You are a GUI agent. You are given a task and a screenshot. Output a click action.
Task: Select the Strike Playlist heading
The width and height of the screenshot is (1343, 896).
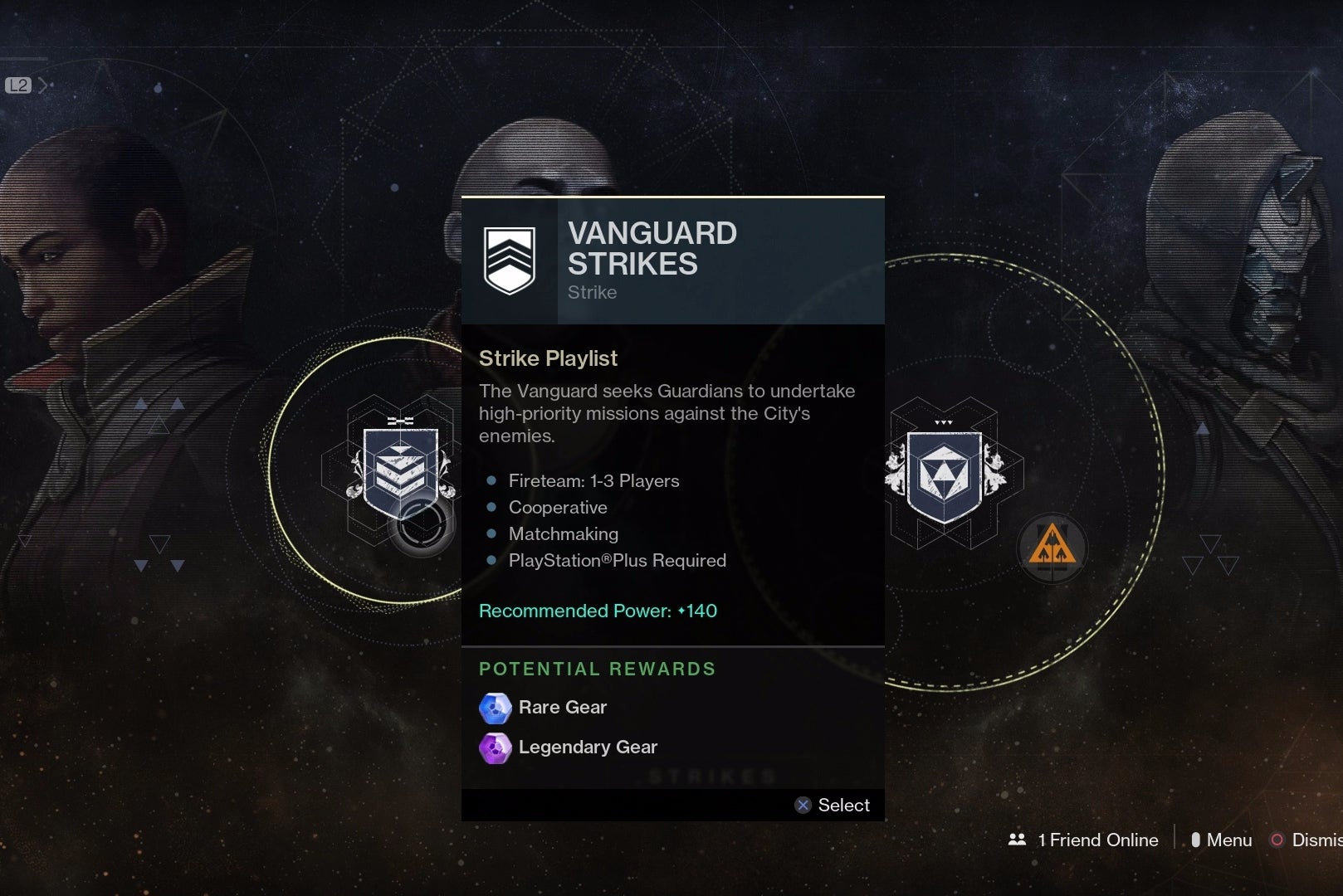pos(548,358)
